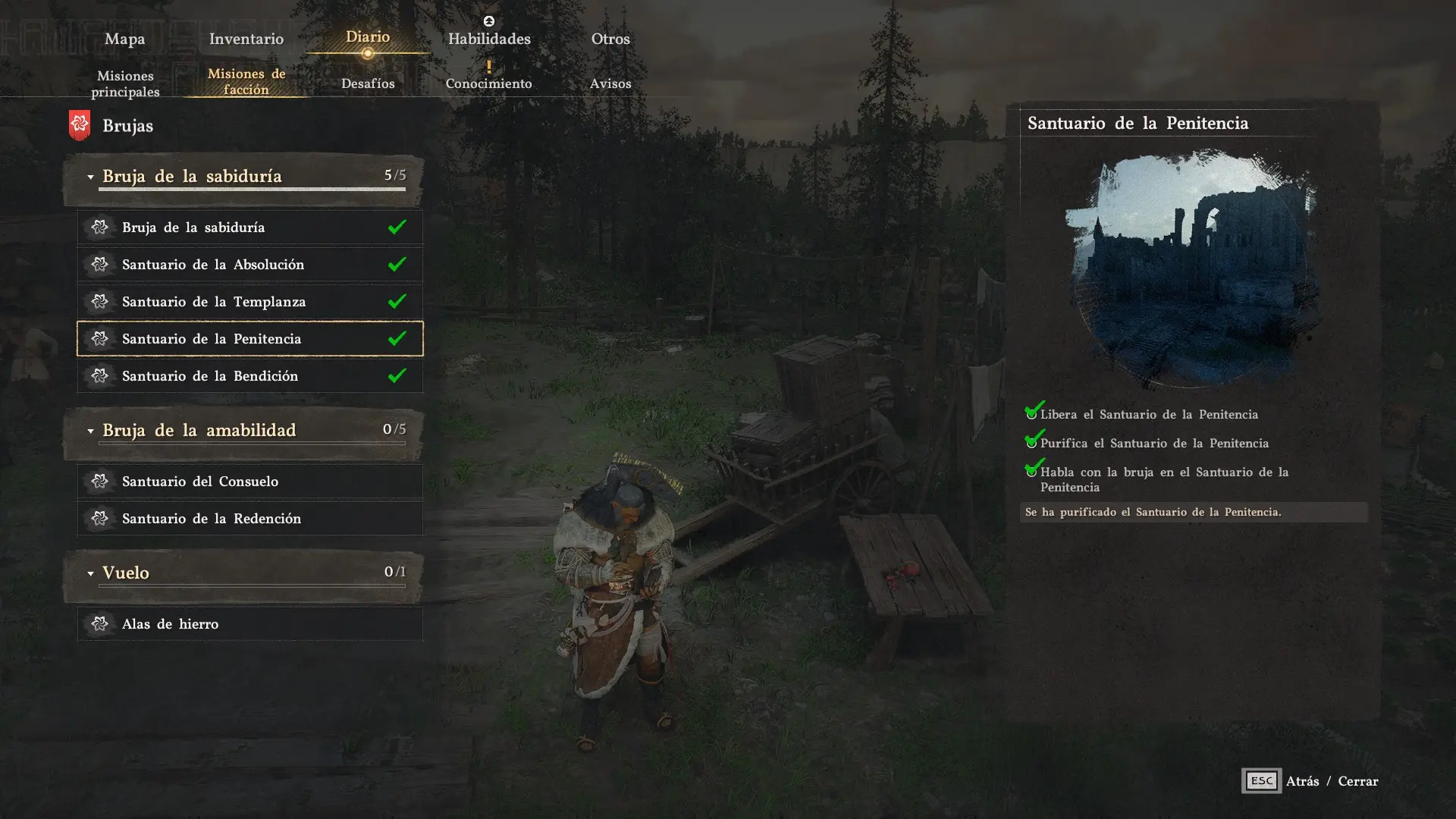Switch to the Inventario tab
Image resolution: width=1456 pixels, height=819 pixels.
[246, 39]
